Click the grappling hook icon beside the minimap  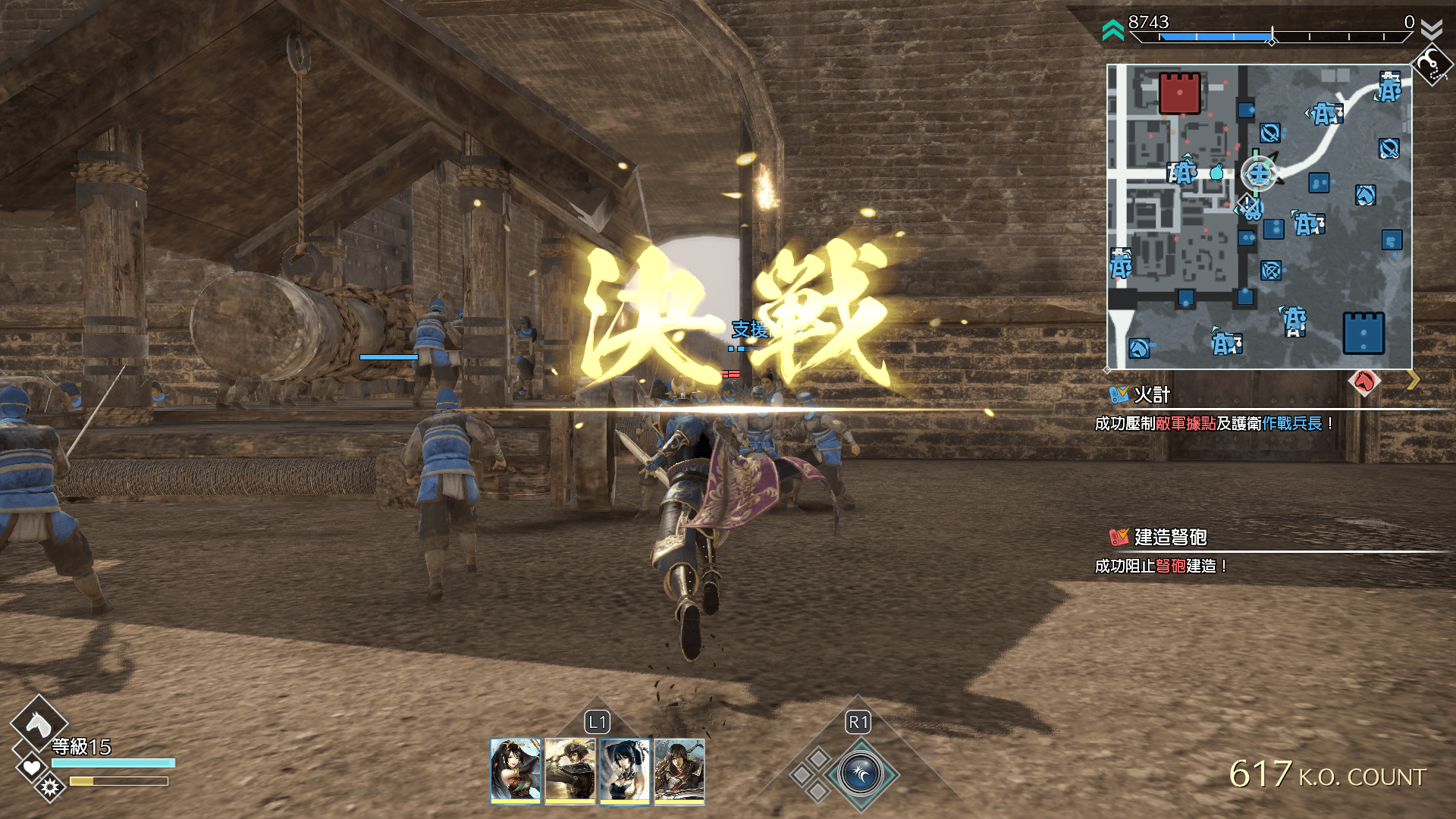[1431, 65]
